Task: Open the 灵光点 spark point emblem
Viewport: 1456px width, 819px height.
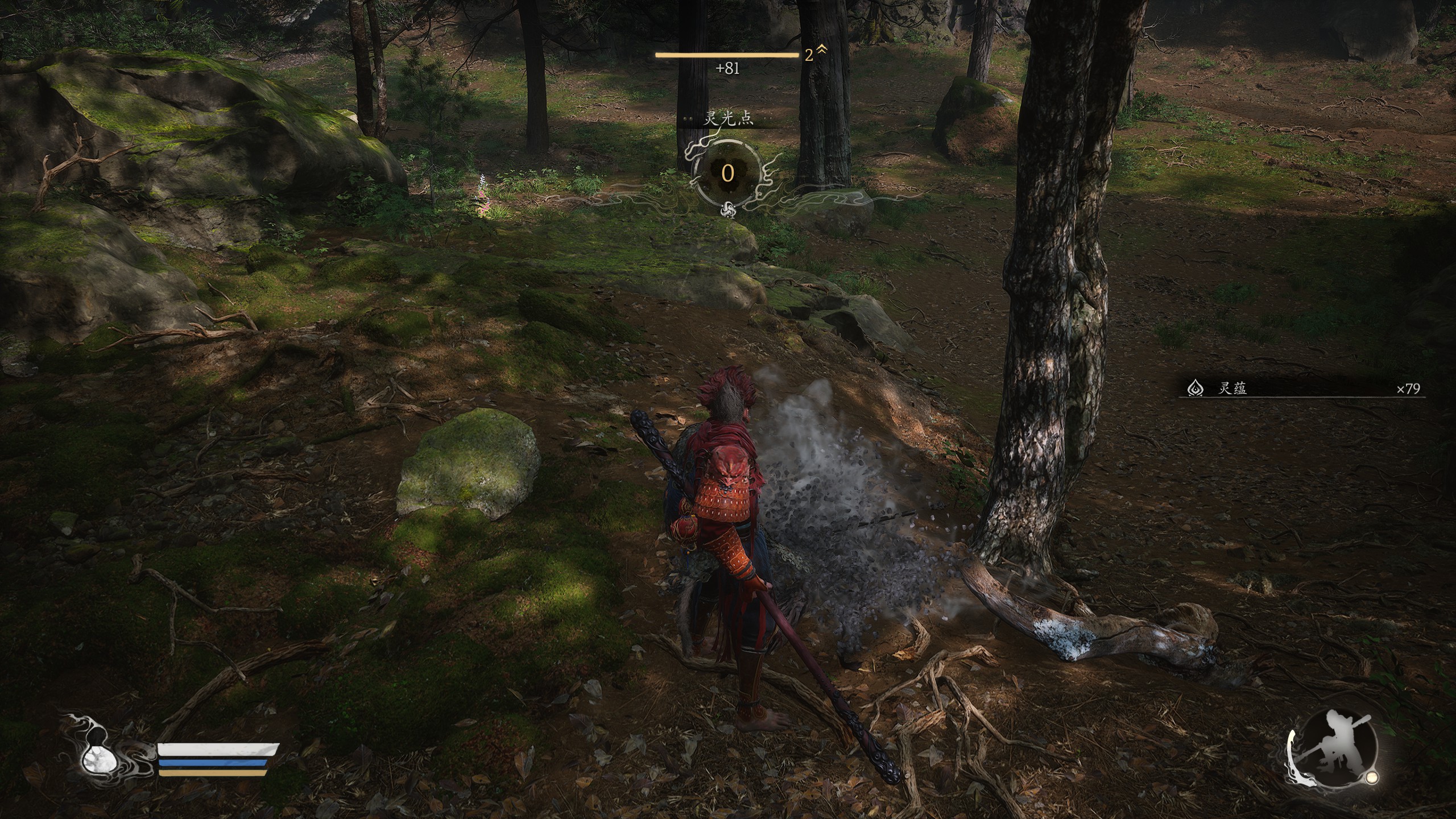Action: click(x=727, y=173)
